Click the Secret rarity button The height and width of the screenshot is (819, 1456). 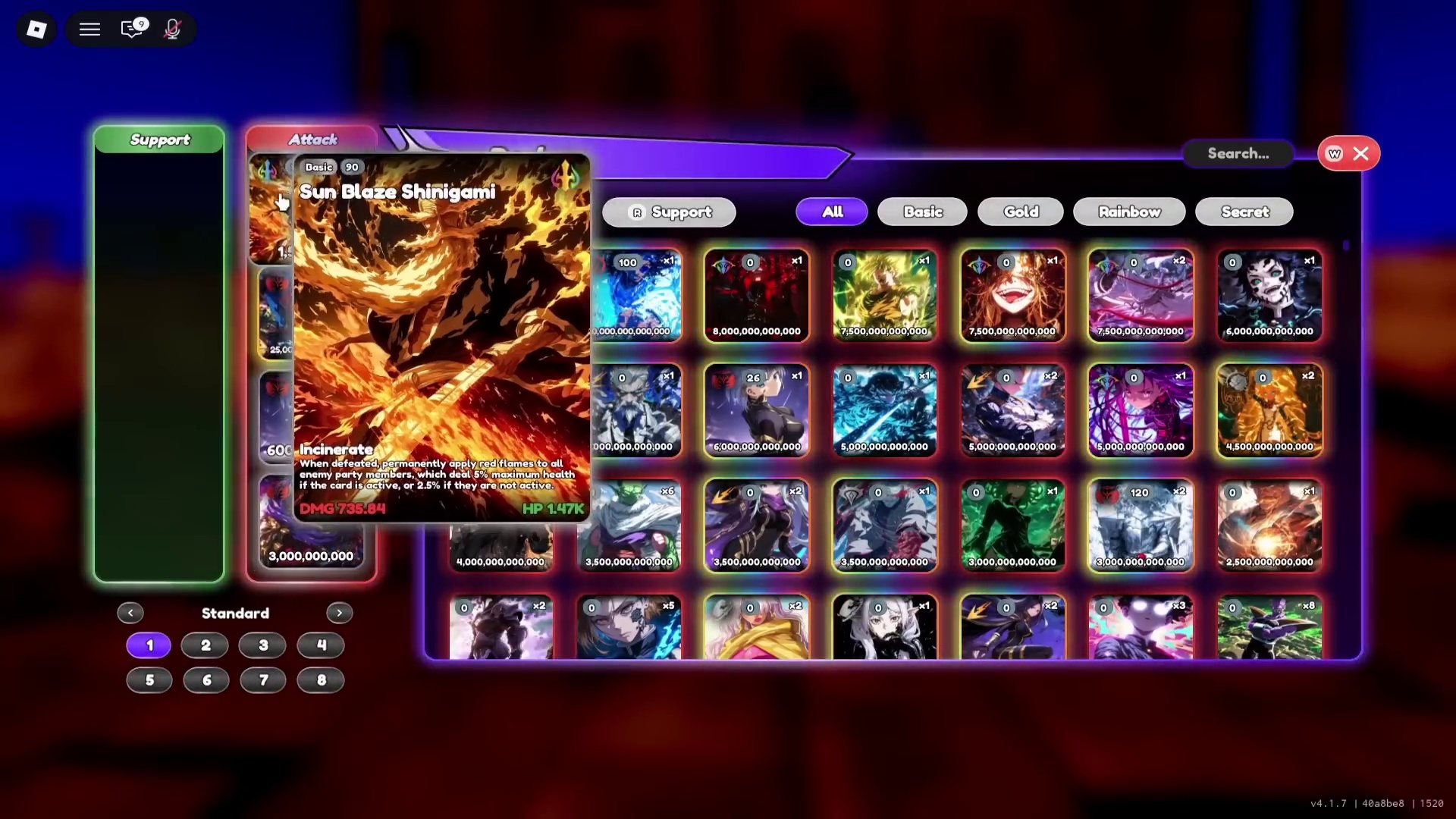point(1244,212)
